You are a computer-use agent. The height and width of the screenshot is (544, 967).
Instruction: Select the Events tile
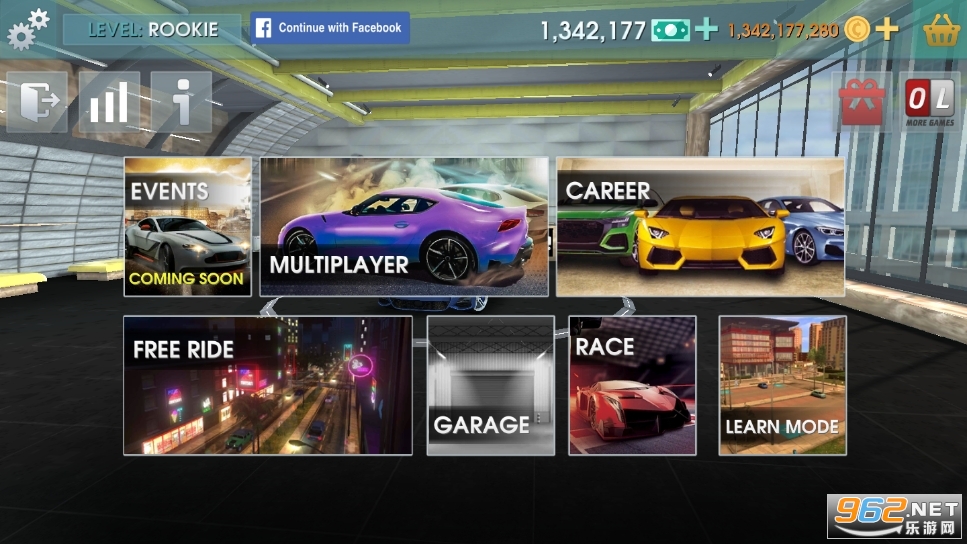click(x=187, y=226)
